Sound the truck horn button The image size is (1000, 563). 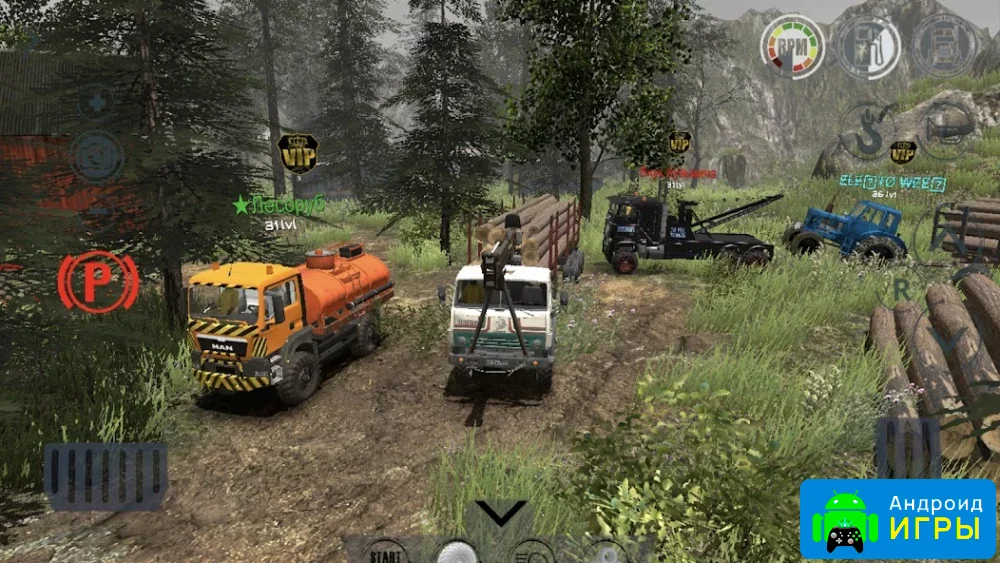point(943,127)
